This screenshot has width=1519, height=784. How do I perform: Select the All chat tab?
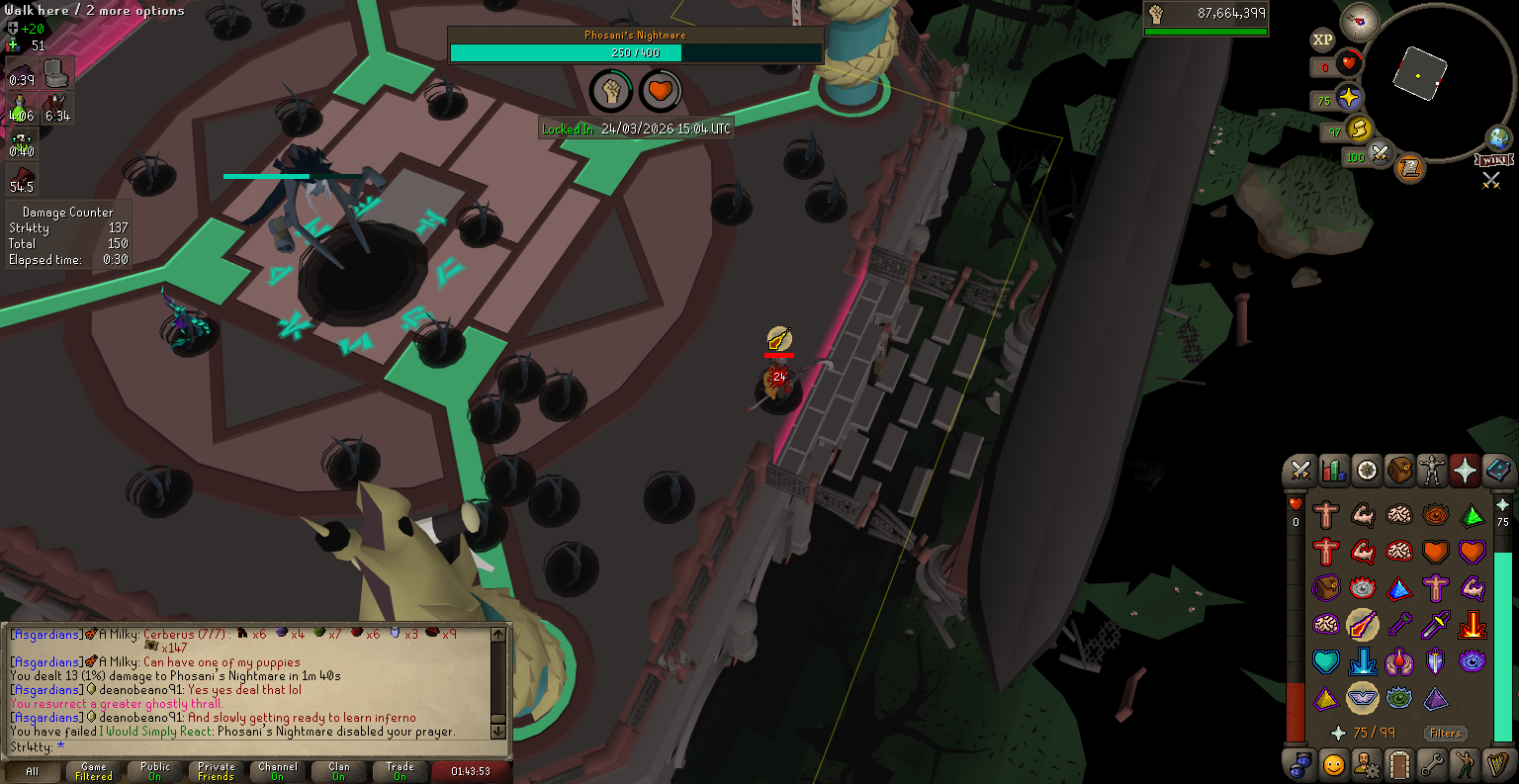click(33, 771)
